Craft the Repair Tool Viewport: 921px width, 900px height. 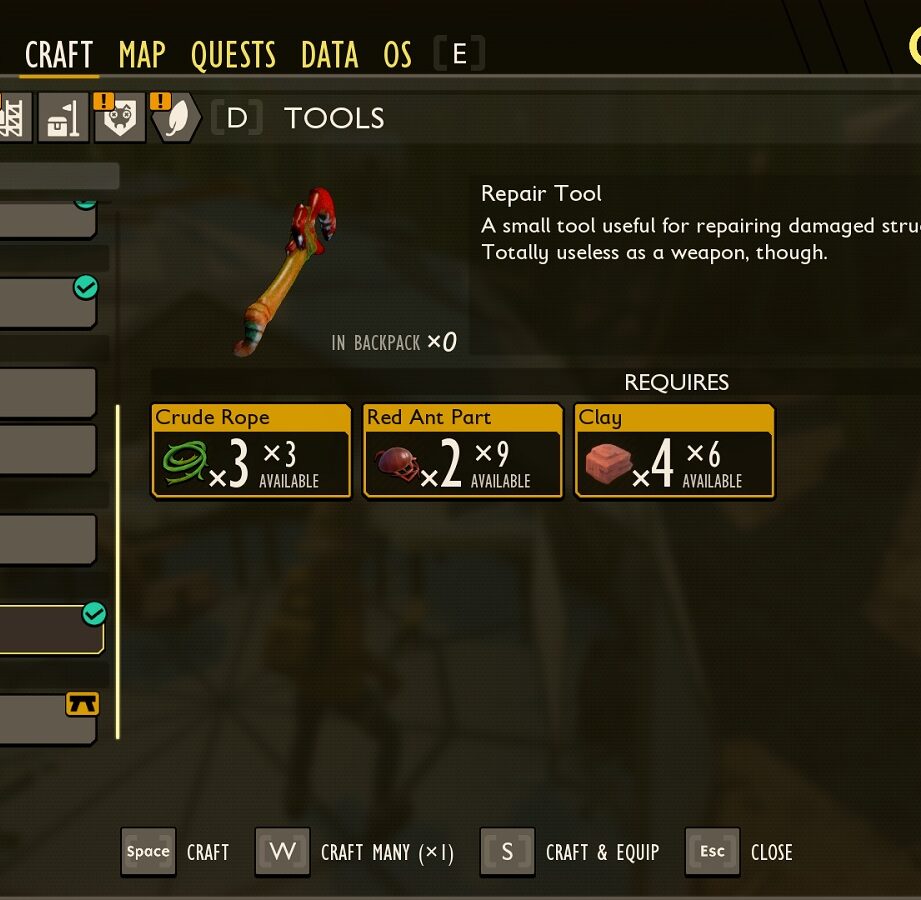(x=177, y=852)
